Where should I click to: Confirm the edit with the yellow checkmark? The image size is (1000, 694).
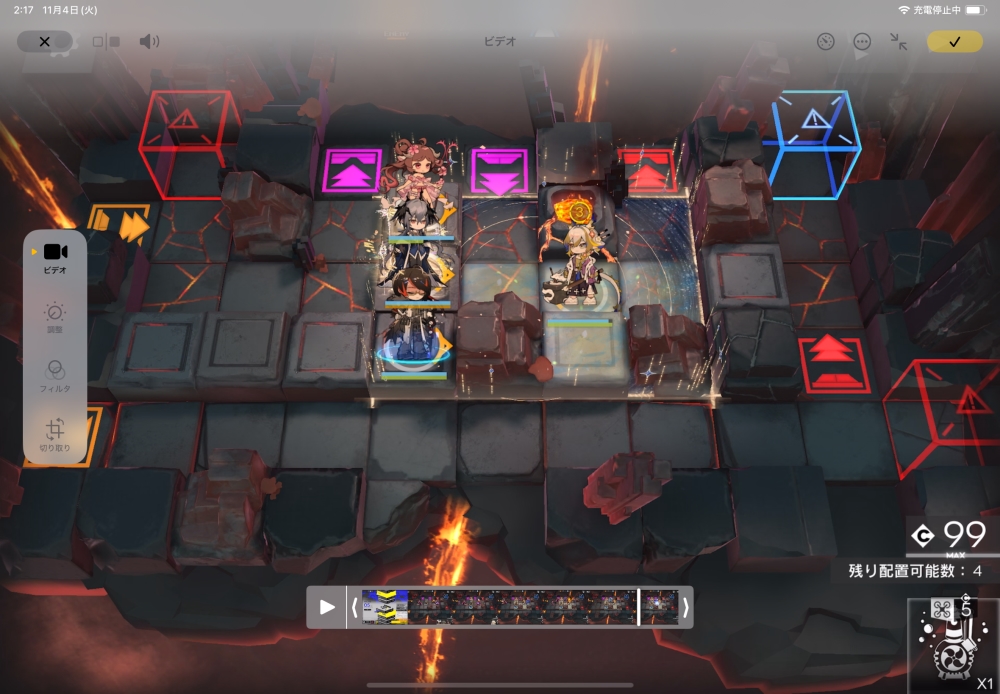coord(954,42)
